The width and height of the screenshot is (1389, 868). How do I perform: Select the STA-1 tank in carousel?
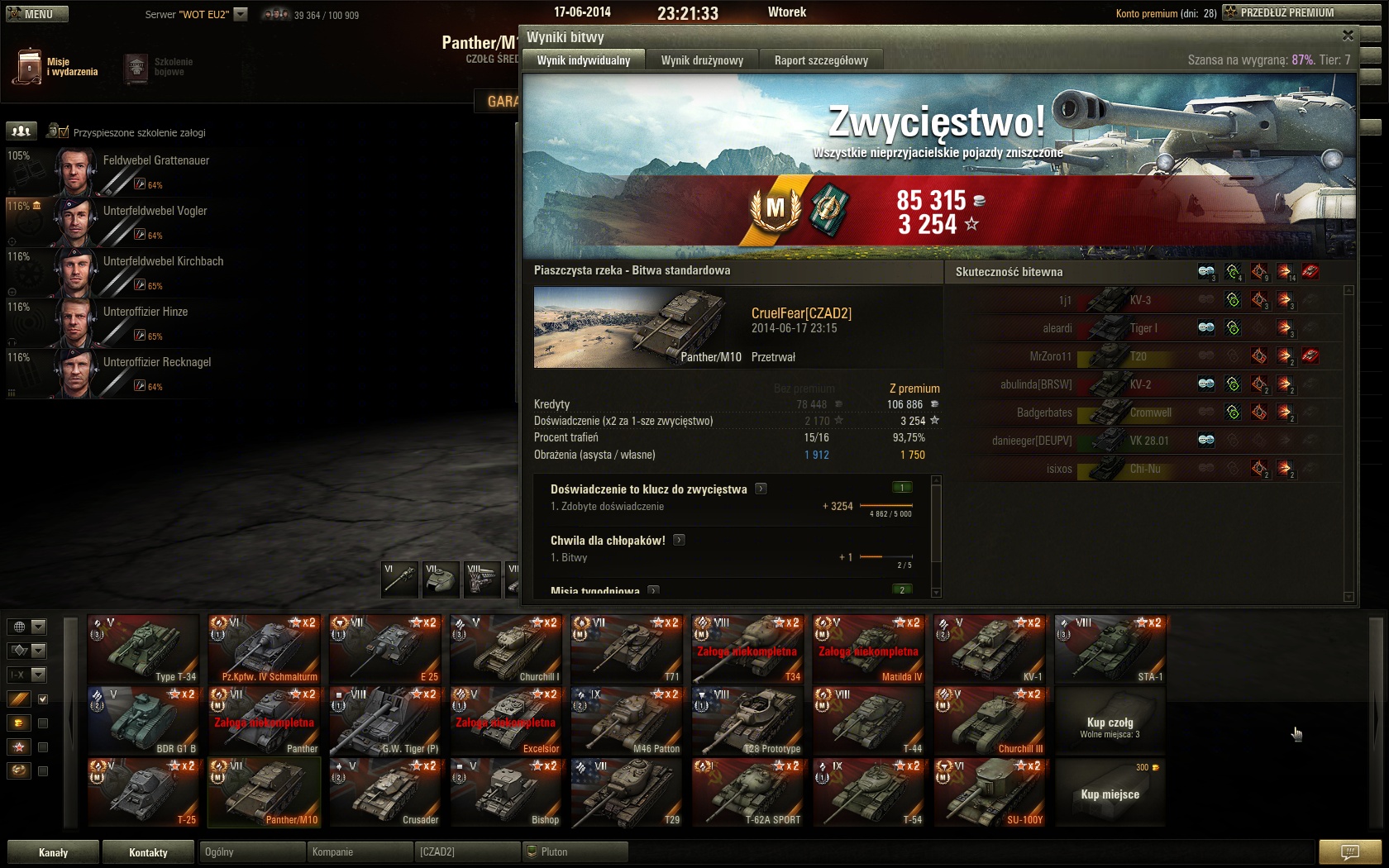coord(1110,649)
